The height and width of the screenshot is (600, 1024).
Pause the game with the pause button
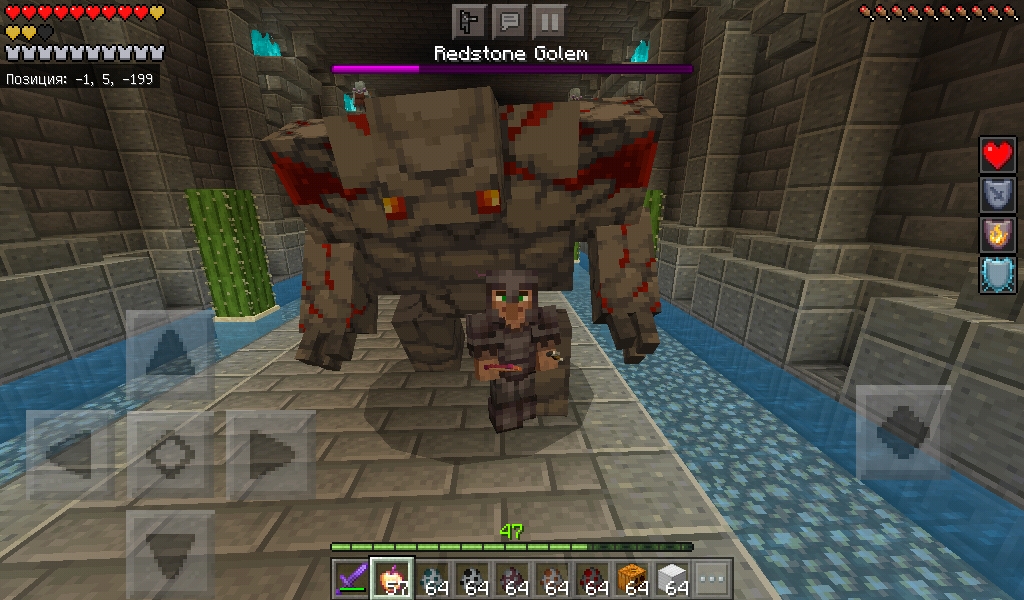pyautogui.click(x=548, y=20)
